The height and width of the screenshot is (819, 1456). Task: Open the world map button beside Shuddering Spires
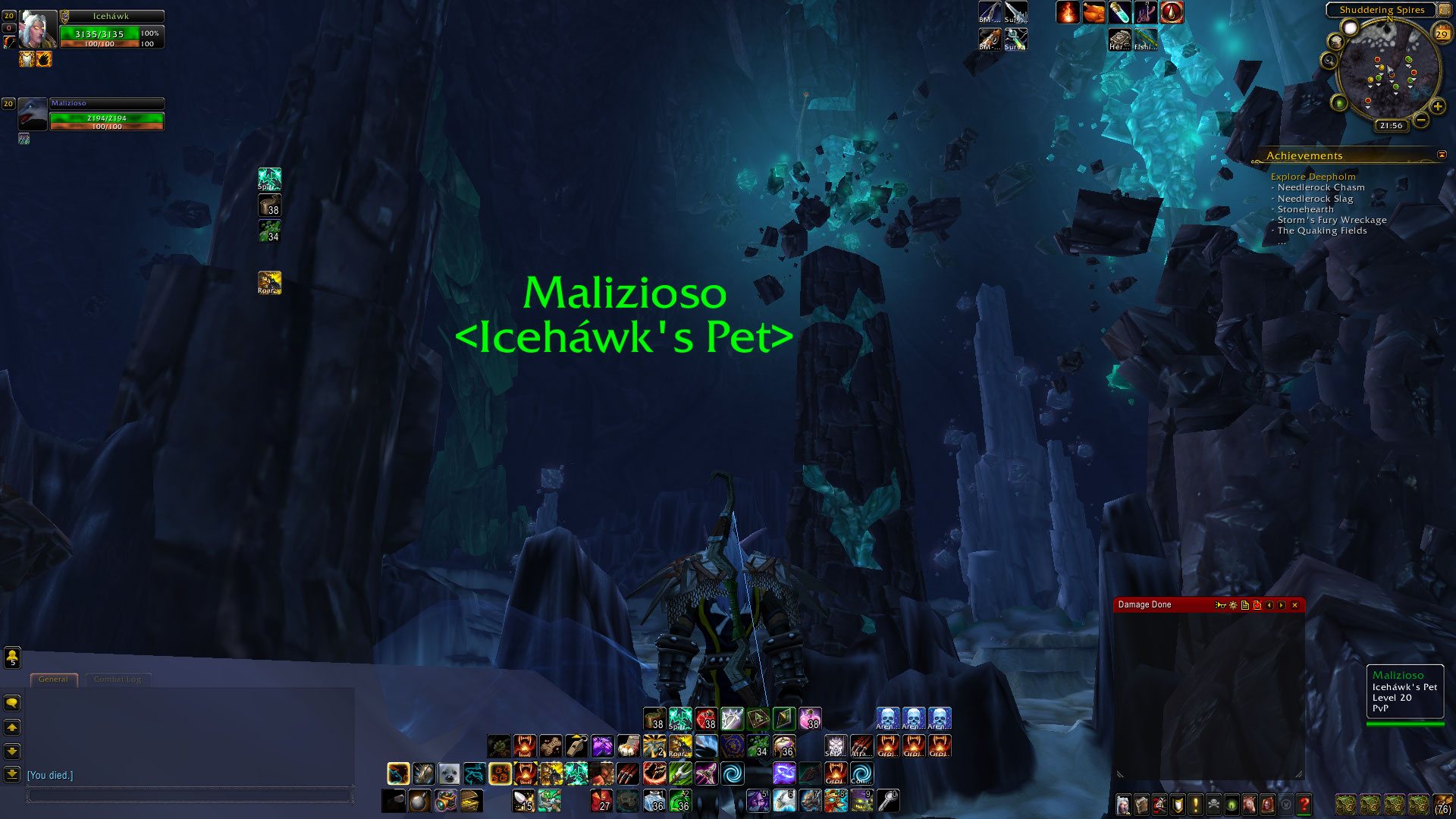click(1443, 10)
